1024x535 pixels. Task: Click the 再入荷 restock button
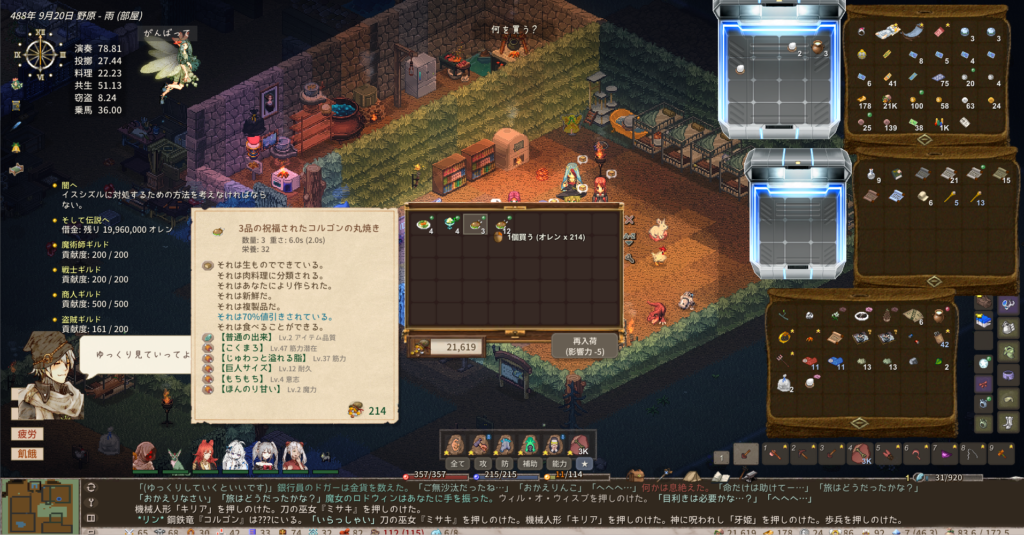pos(583,345)
